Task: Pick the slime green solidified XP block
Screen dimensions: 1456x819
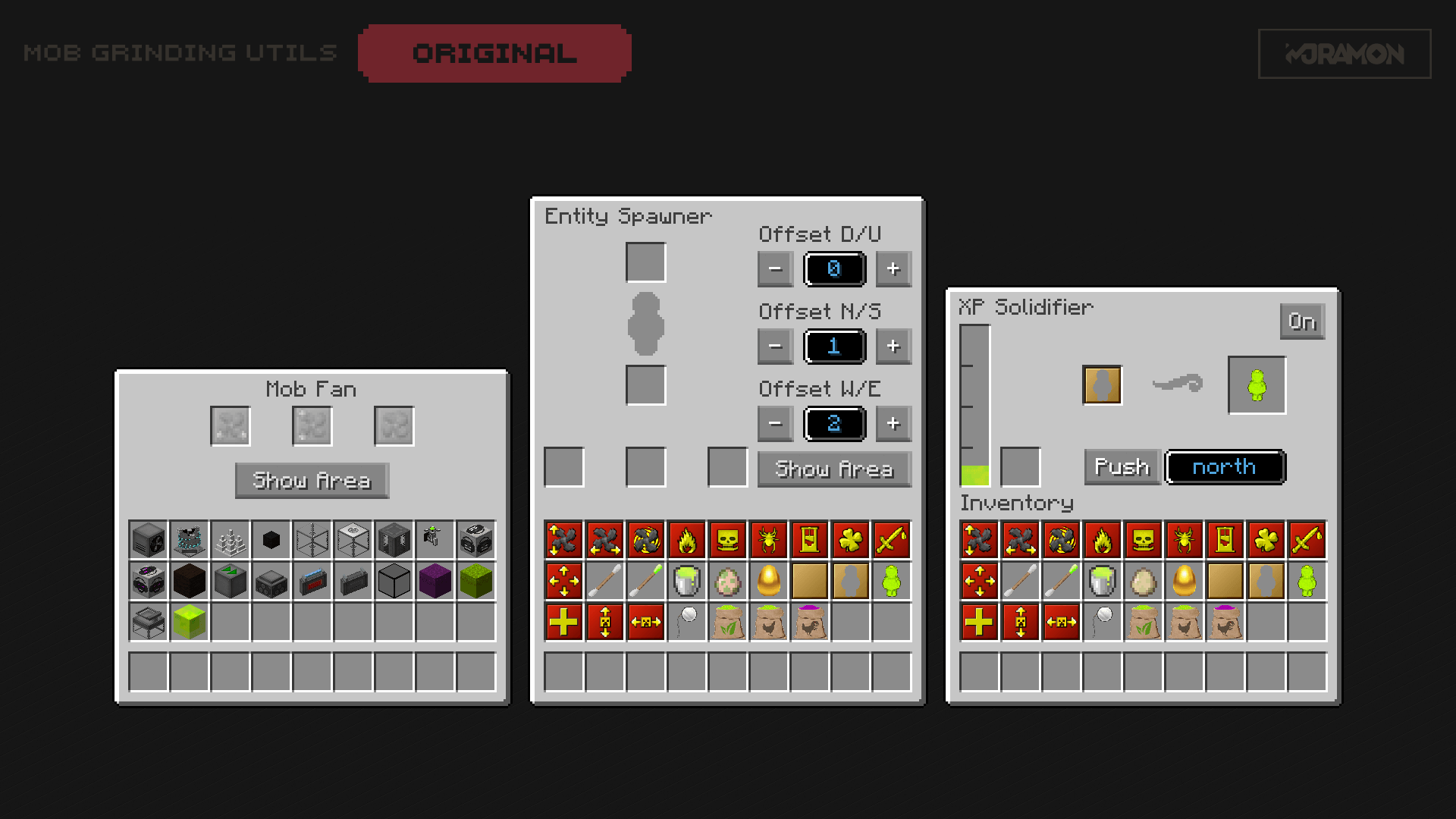Action: point(189,622)
